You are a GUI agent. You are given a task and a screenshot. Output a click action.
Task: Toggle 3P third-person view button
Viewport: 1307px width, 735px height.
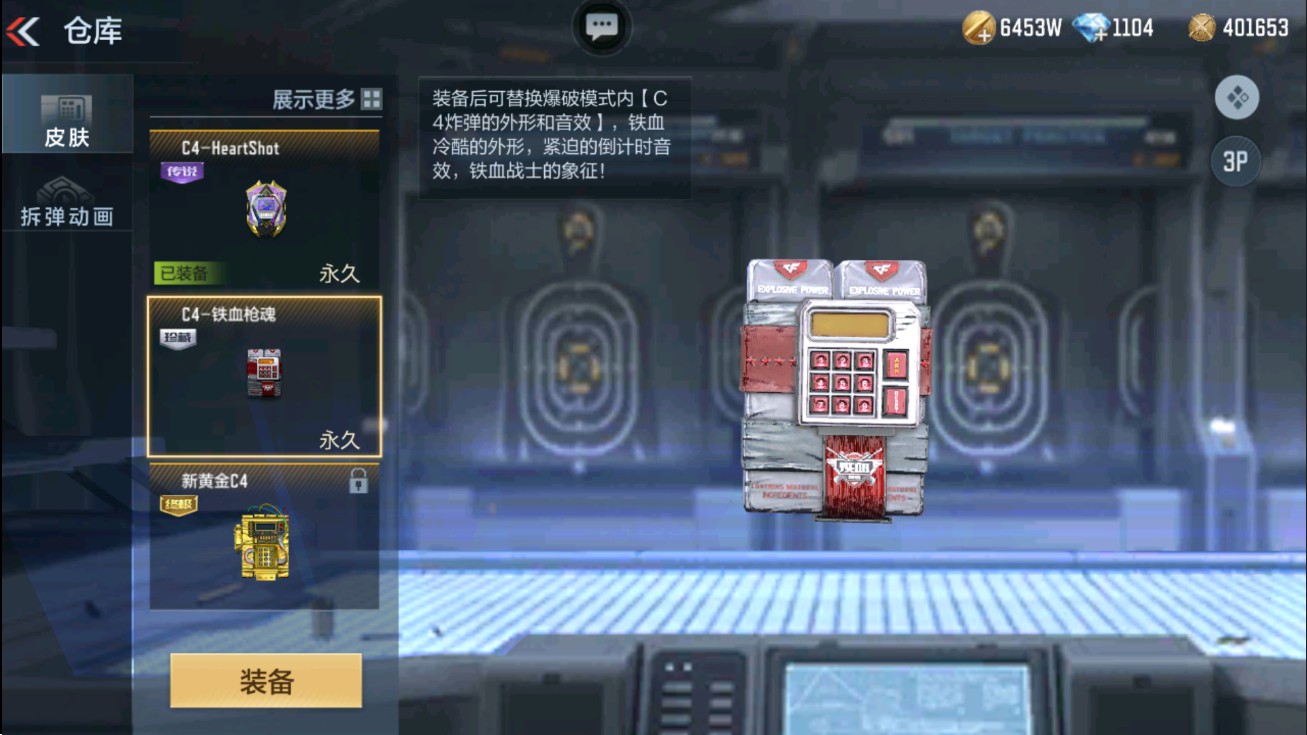(x=1236, y=161)
